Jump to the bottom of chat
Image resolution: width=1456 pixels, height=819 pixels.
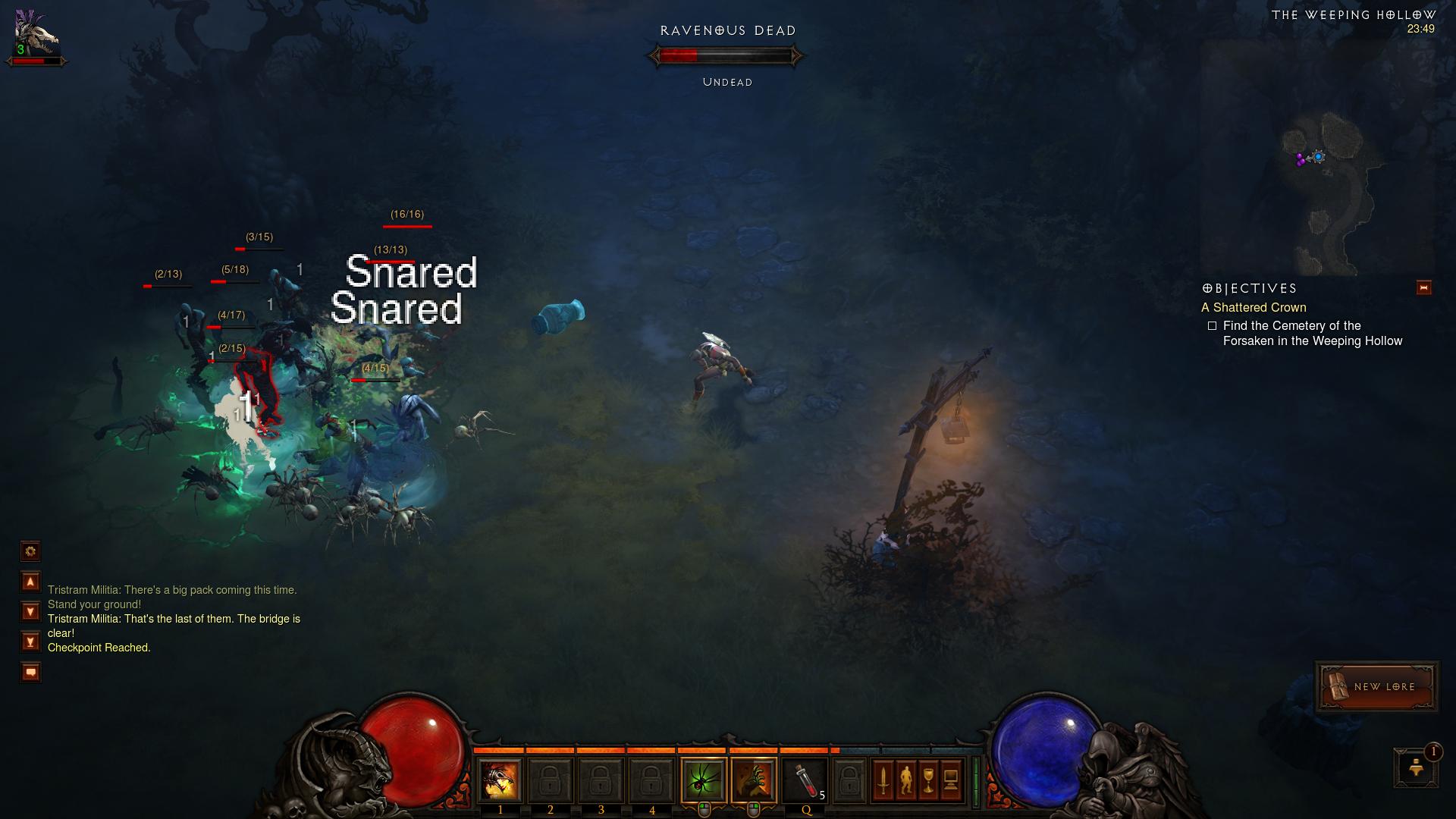pos(30,642)
